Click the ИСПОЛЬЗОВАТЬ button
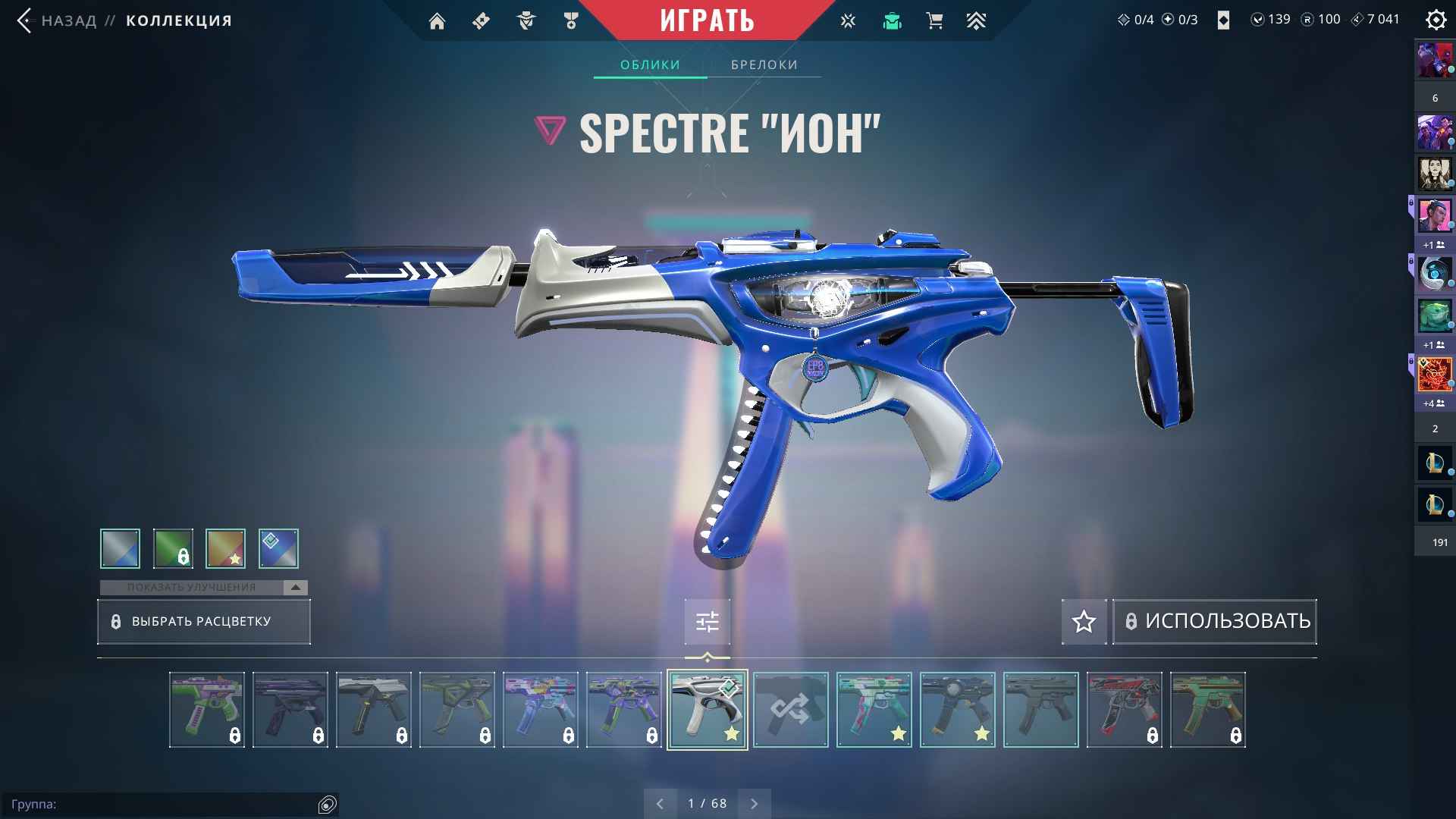1456x819 pixels. click(x=1214, y=622)
